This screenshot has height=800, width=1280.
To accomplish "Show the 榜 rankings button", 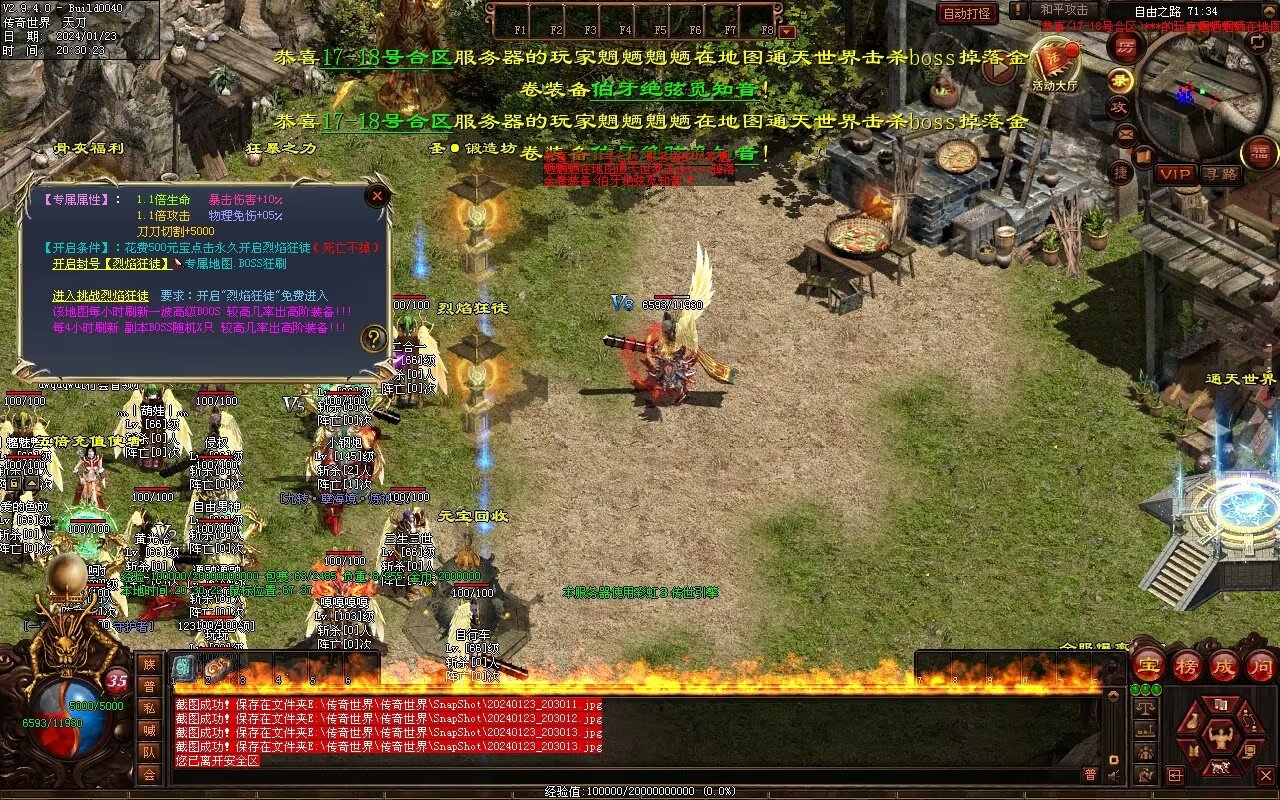I will pos(1187,665).
